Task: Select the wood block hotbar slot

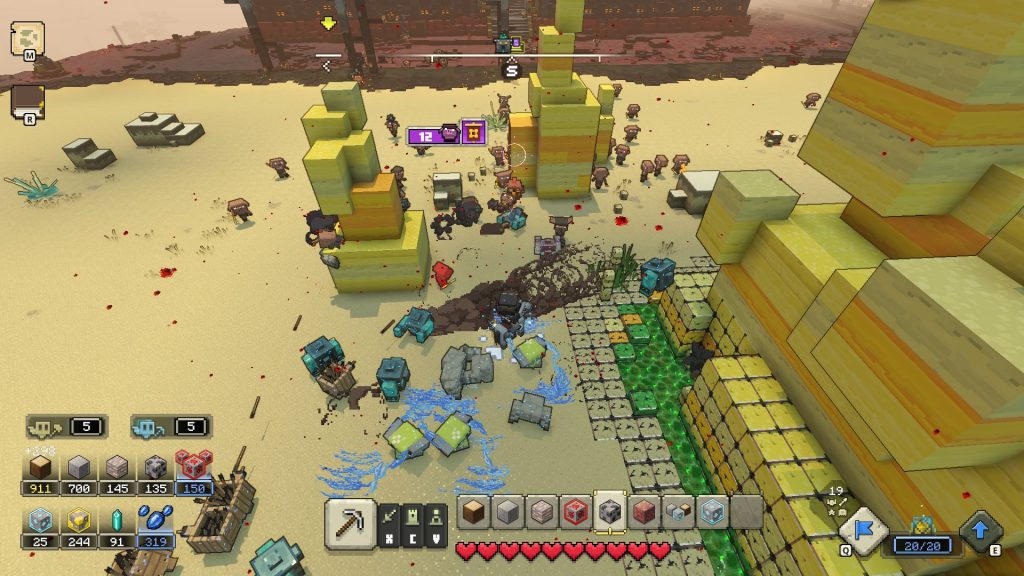Action: tap(474, 512)
